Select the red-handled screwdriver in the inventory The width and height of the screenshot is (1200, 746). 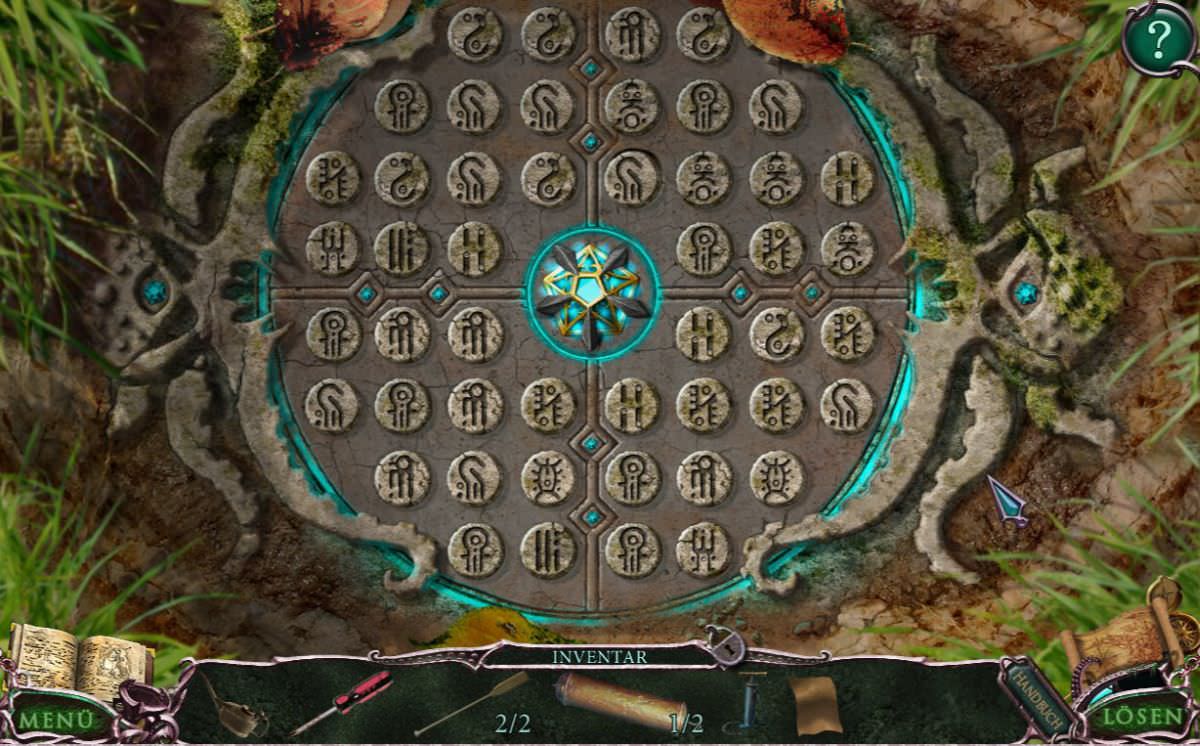tap(342, 701)
